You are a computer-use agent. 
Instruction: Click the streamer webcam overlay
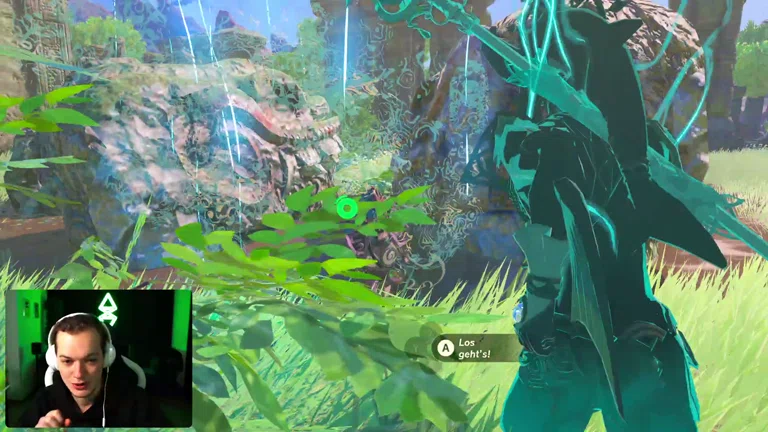[98, 358]
